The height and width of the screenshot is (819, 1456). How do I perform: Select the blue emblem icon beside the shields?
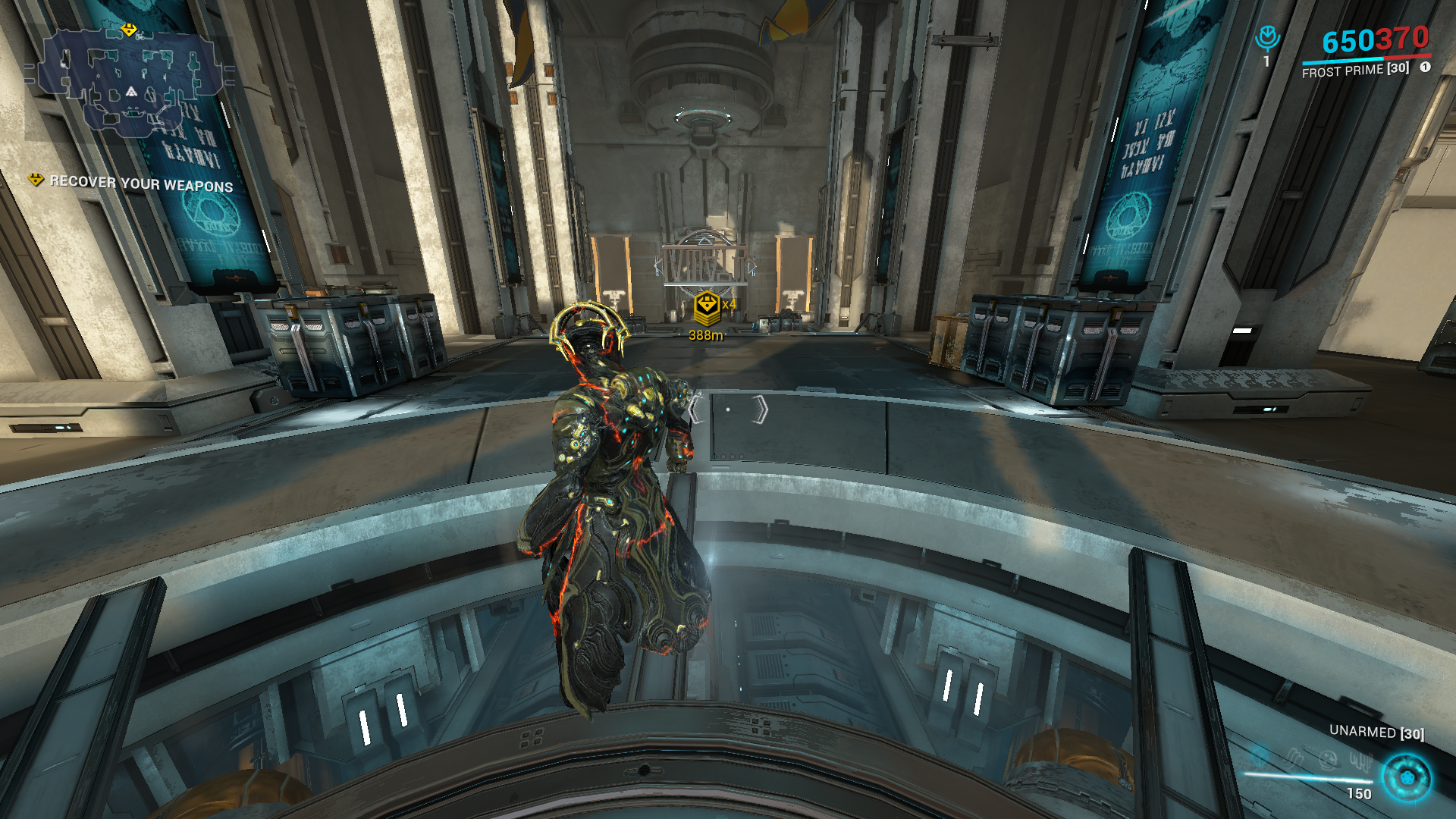1267,38
